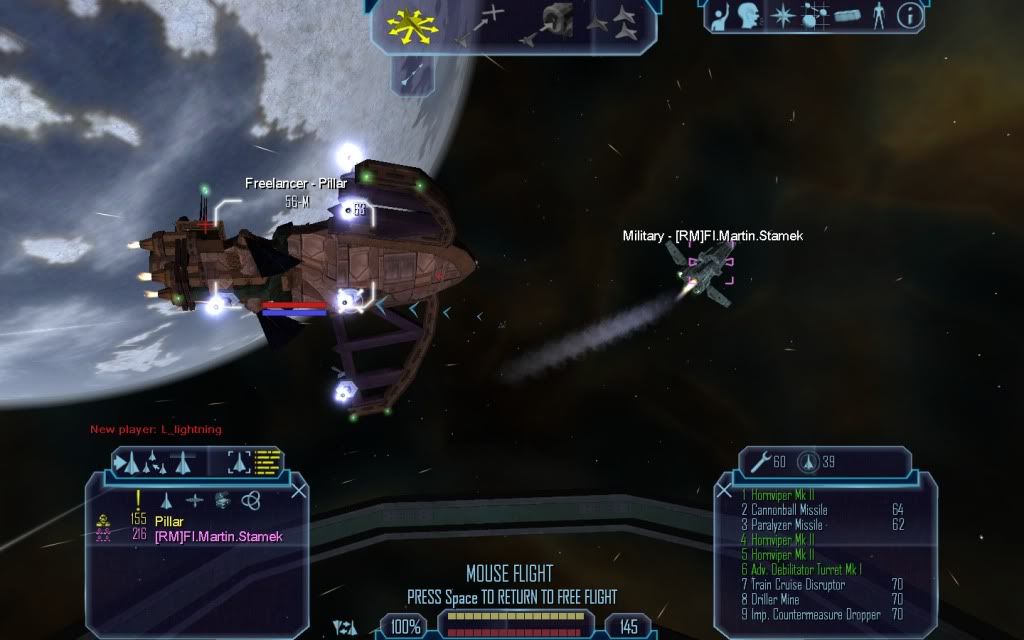Show the important contacts filter (exclamation mark)
The width and height of the screenshot is (1024, 640).
[x=137, y=497]
